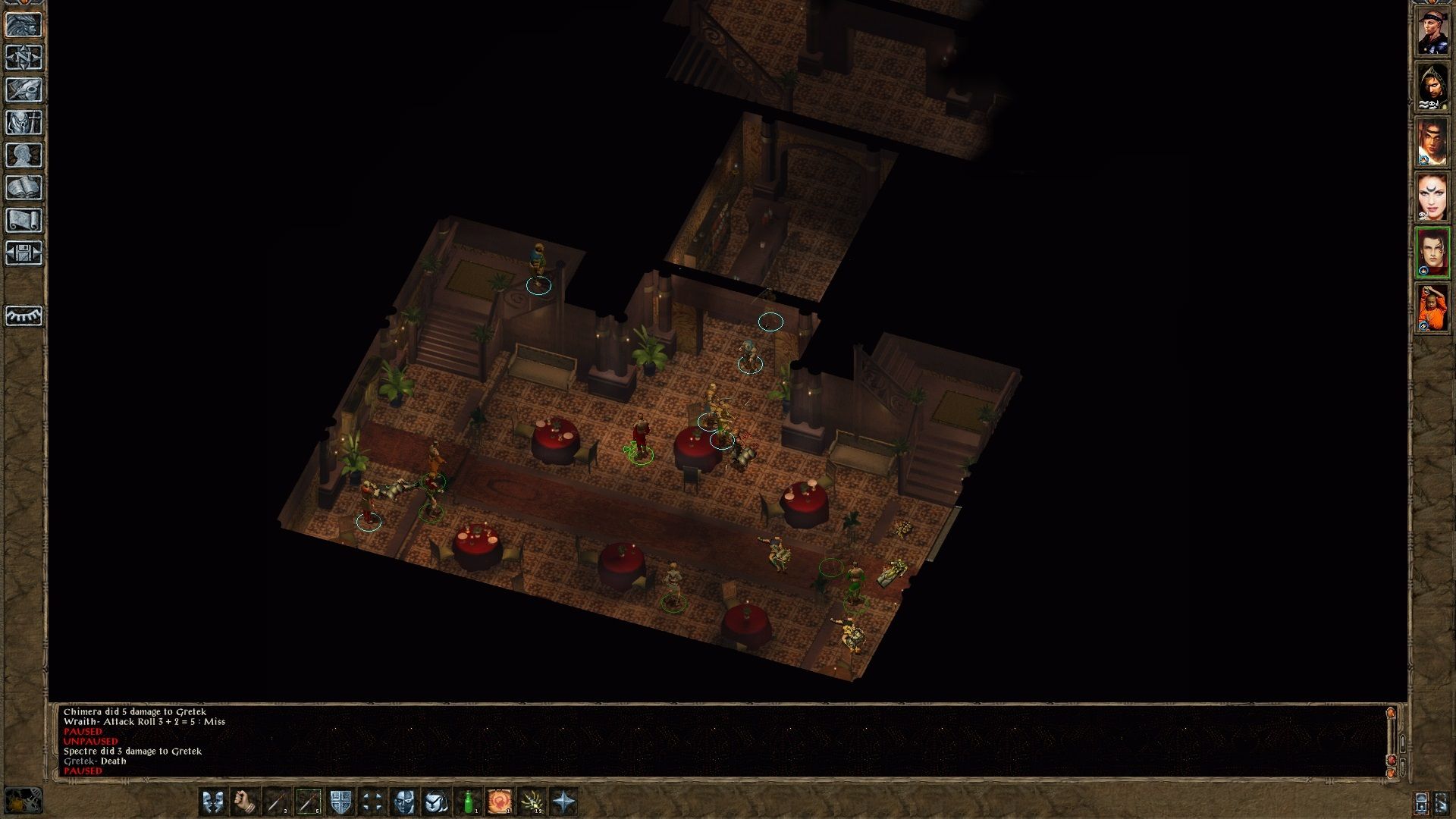The width and height of the screenshot is (1456, 819).
Task: Open the area map with the compass button
Action: pos(24,58)
